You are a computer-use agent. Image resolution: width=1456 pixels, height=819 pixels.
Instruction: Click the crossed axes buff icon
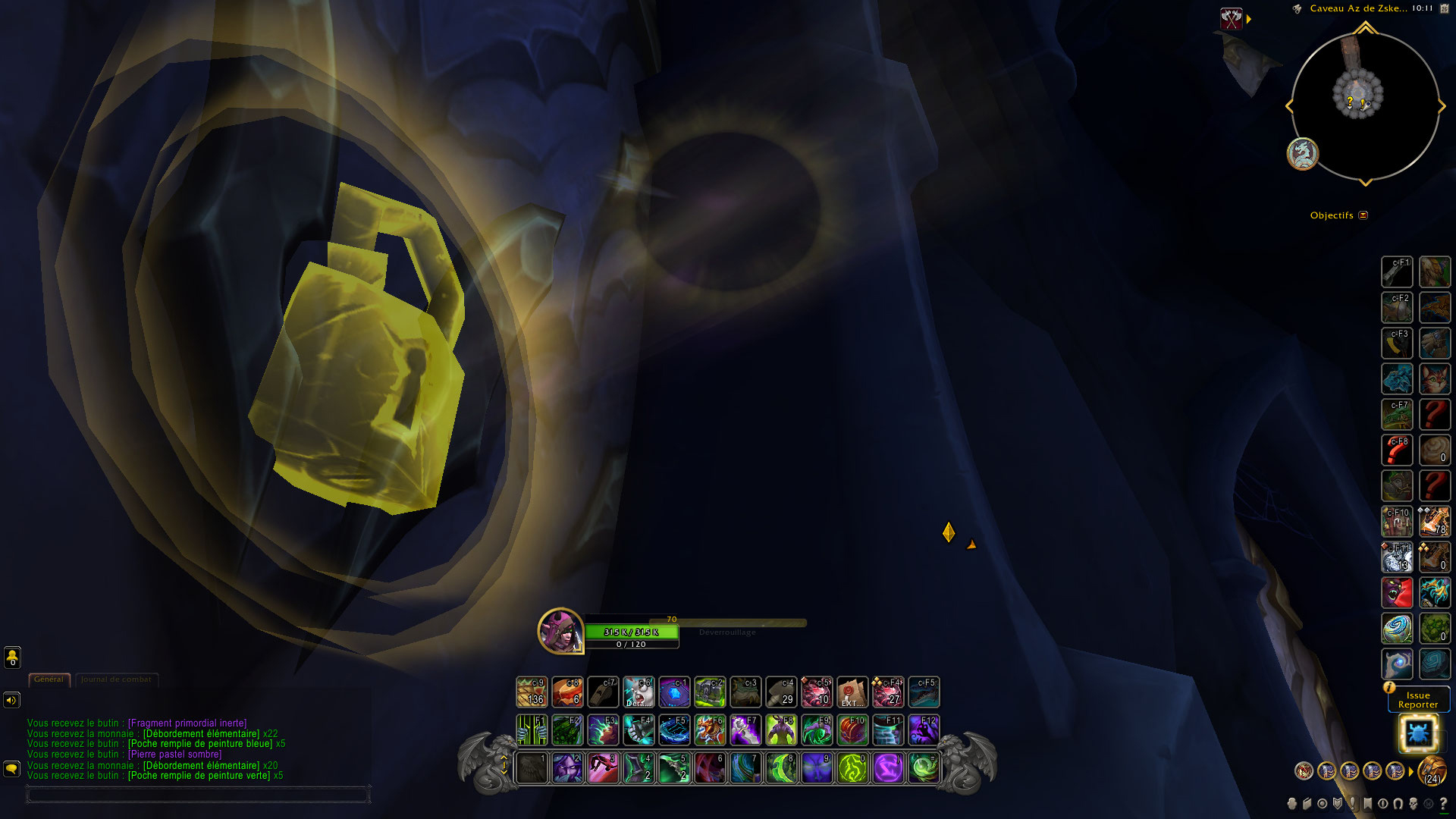pos(1232,19)
